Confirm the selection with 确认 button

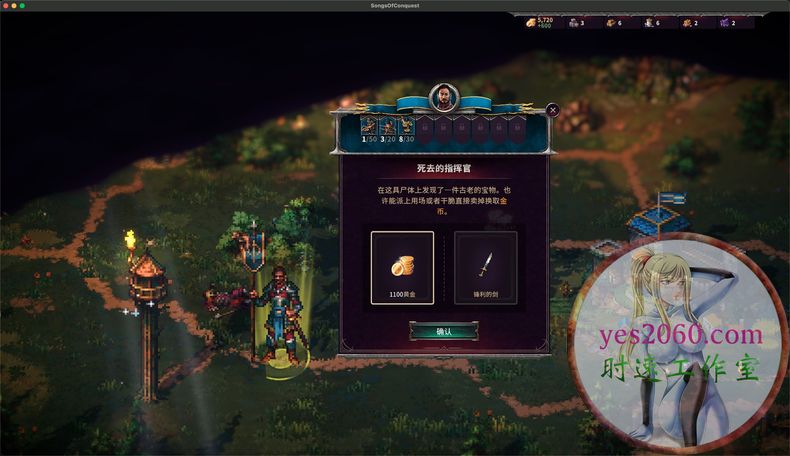tap(444, 331)
